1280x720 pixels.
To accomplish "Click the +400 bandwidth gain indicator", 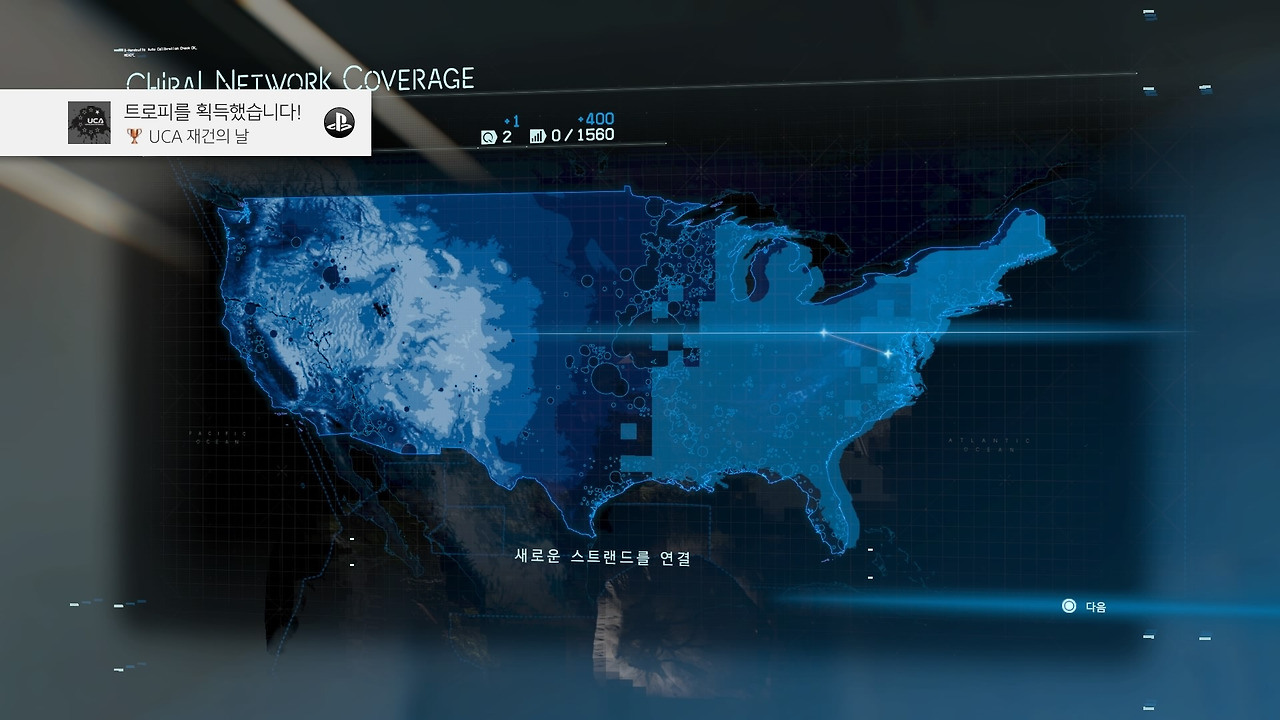I will coord(597,118).
